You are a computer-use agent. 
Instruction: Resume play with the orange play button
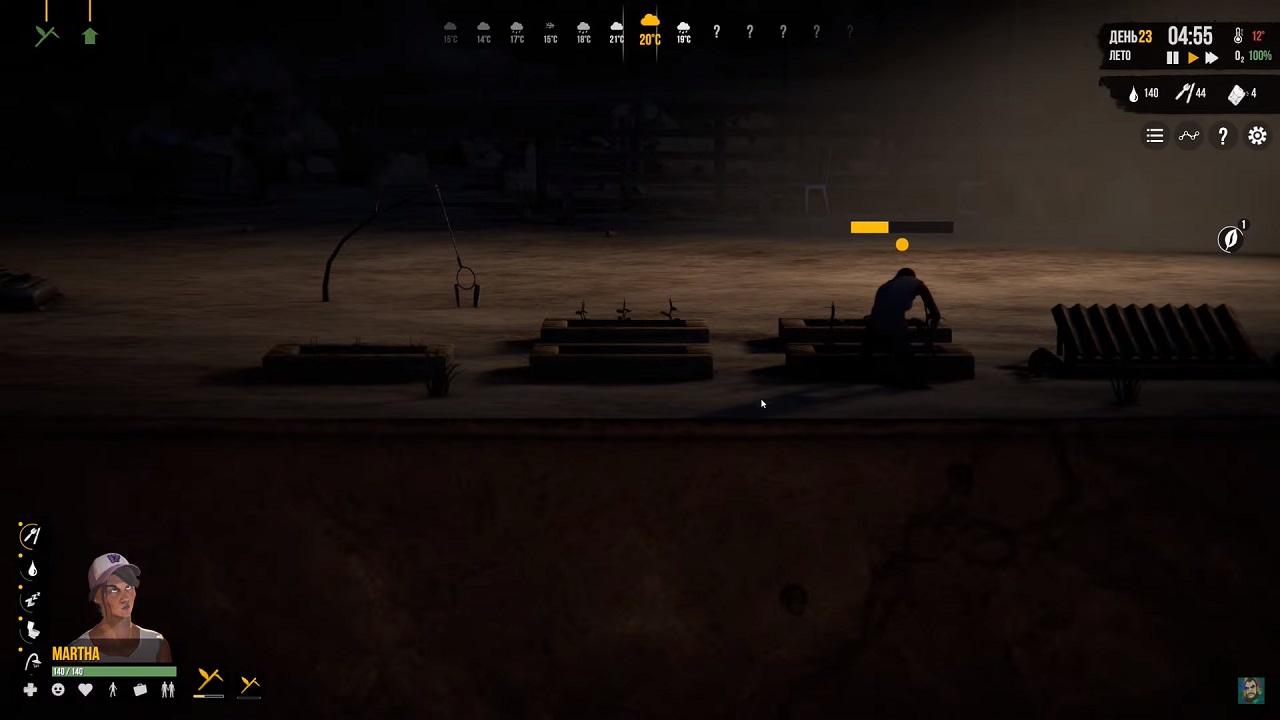1193,57
